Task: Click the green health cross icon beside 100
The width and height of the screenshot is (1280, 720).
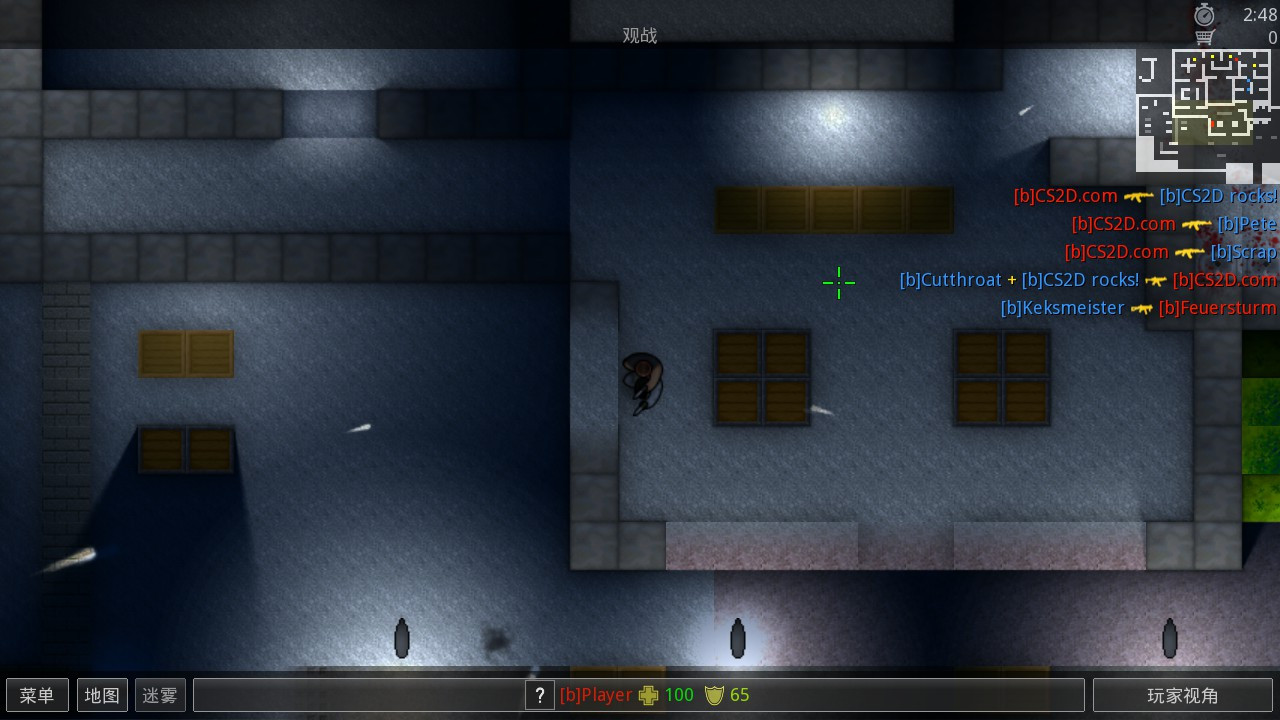Action: pos(650,694)
